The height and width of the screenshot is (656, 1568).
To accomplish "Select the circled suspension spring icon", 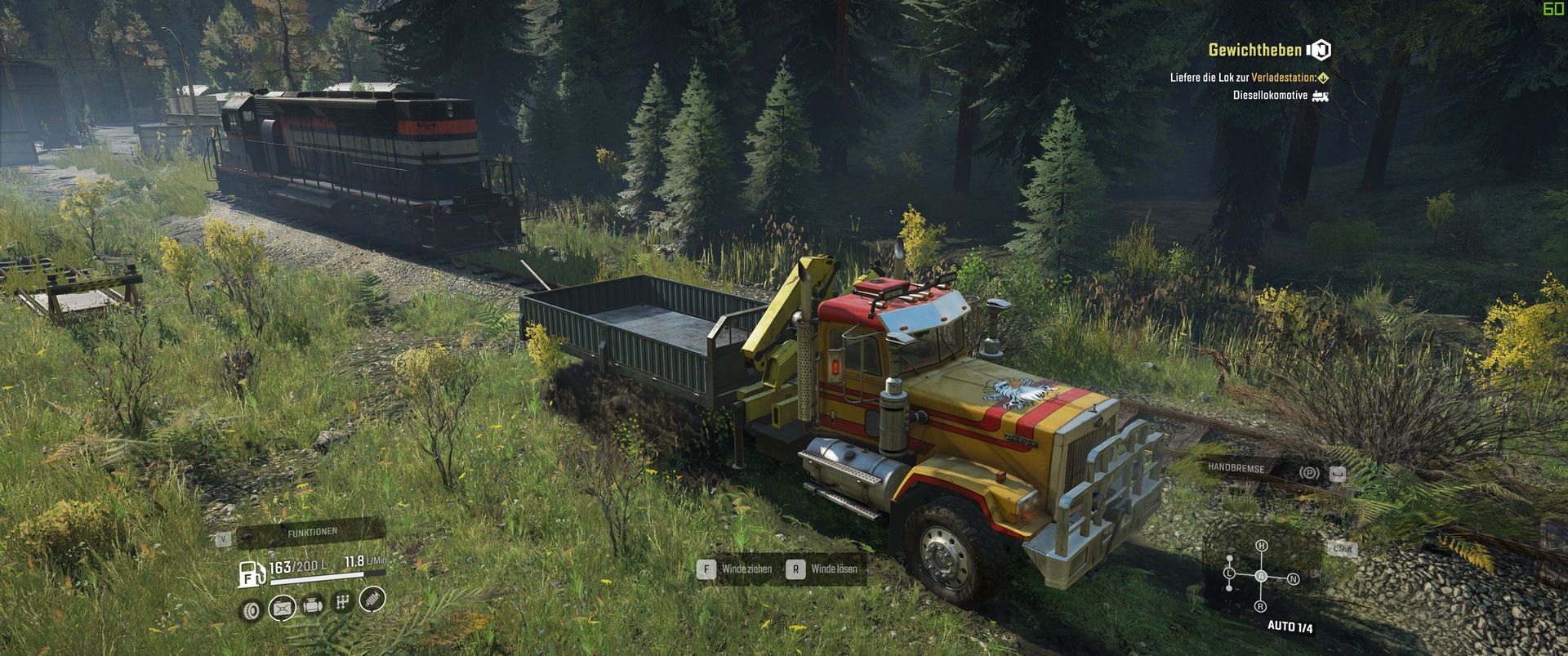I will 372,600.
